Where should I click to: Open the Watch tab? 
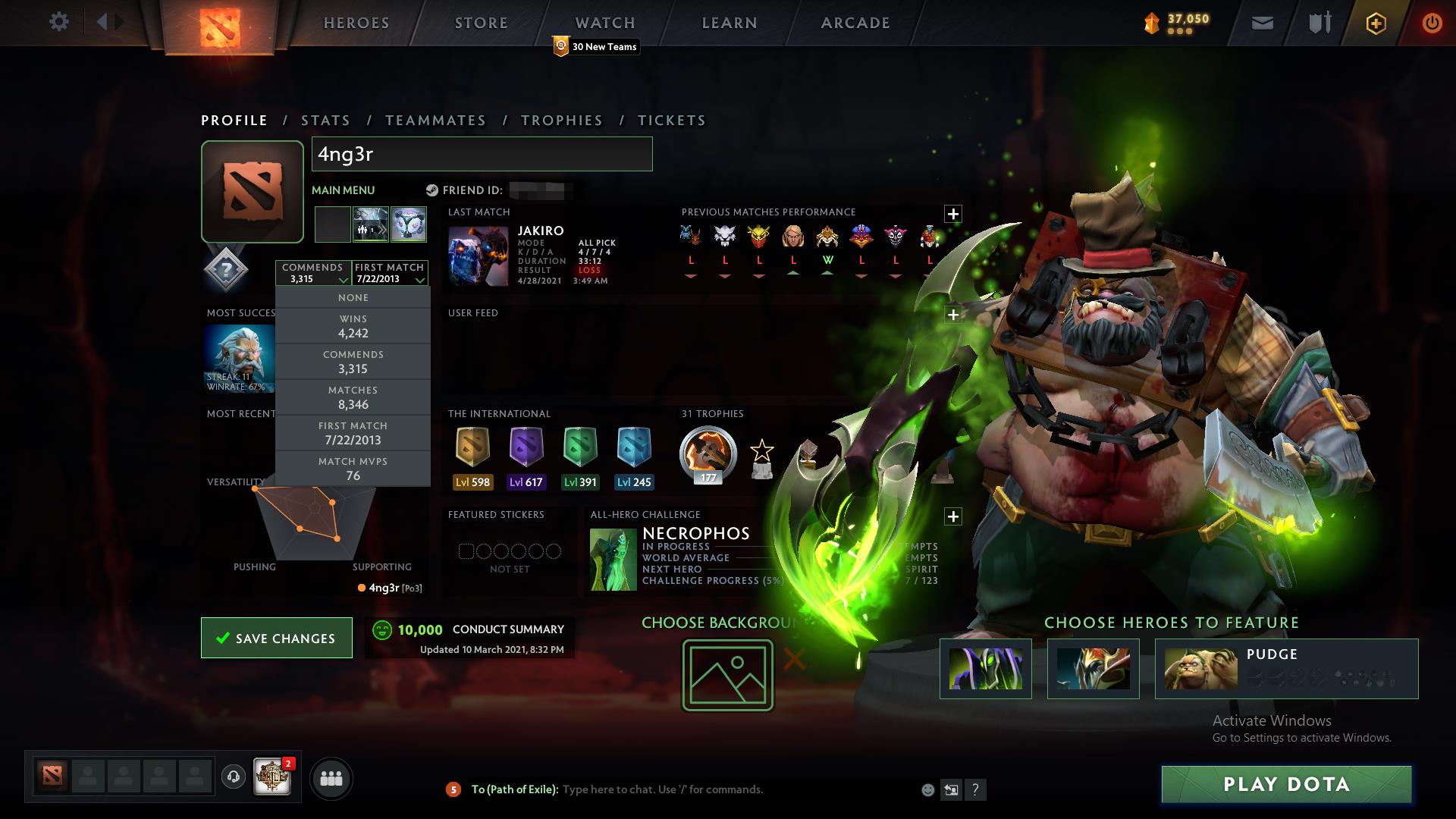tap(604, 23)
